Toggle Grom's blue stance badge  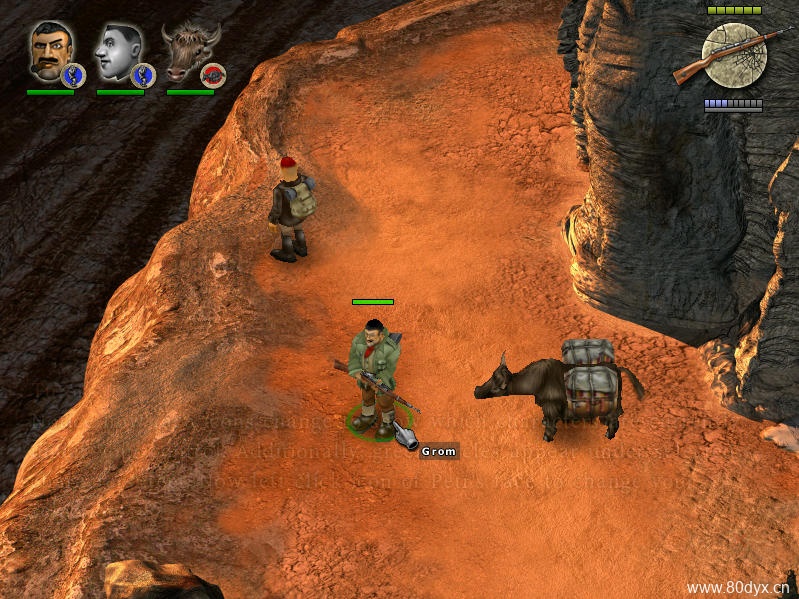[73, 75]
